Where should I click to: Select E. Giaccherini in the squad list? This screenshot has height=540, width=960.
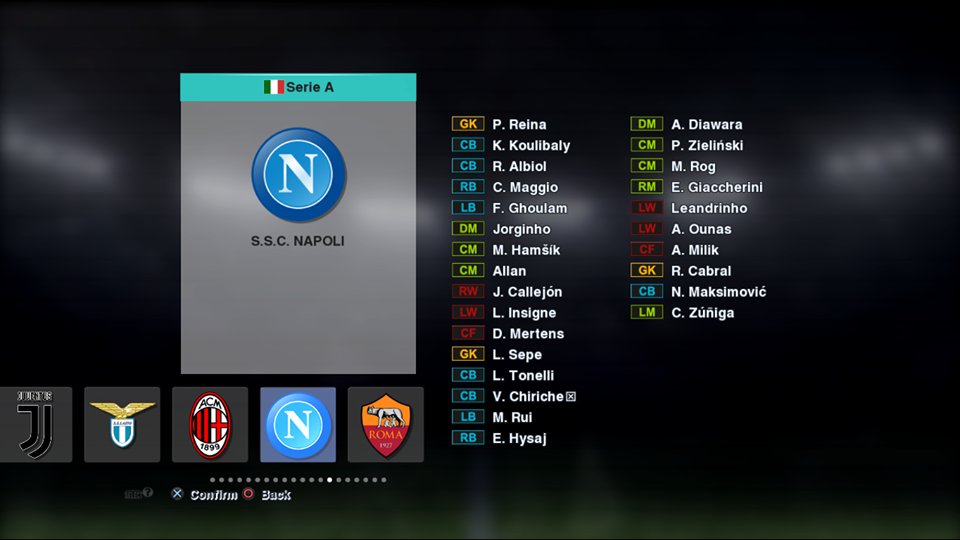tap(717, 188)
